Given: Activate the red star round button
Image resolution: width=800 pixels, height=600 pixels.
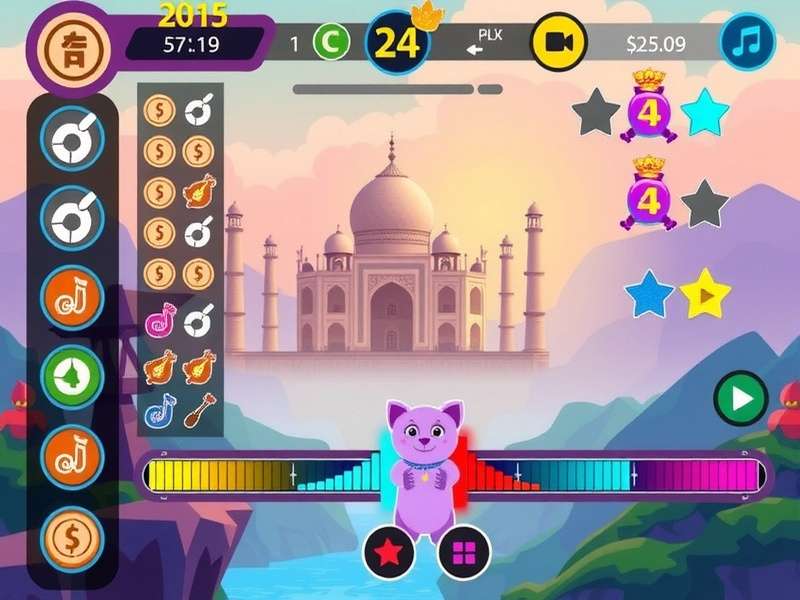Looking at the screenshot, I should (389, 550).
